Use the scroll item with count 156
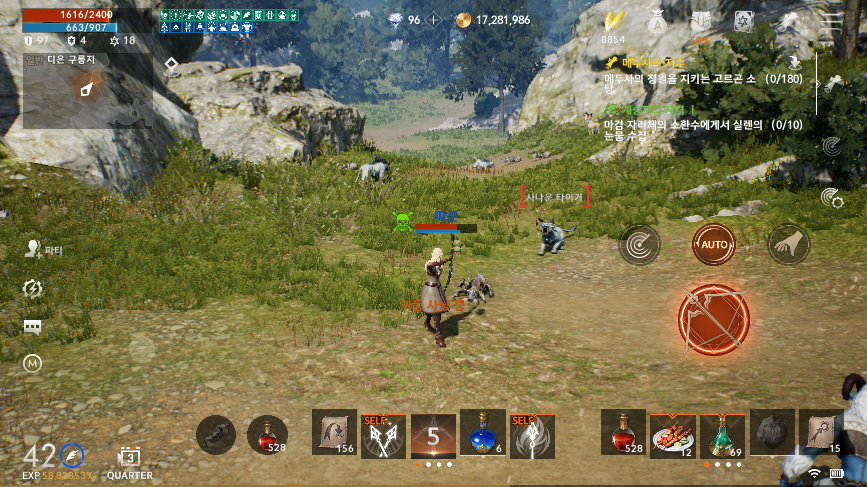This screenshot has height=487, width=867. [x=335, y=435]
